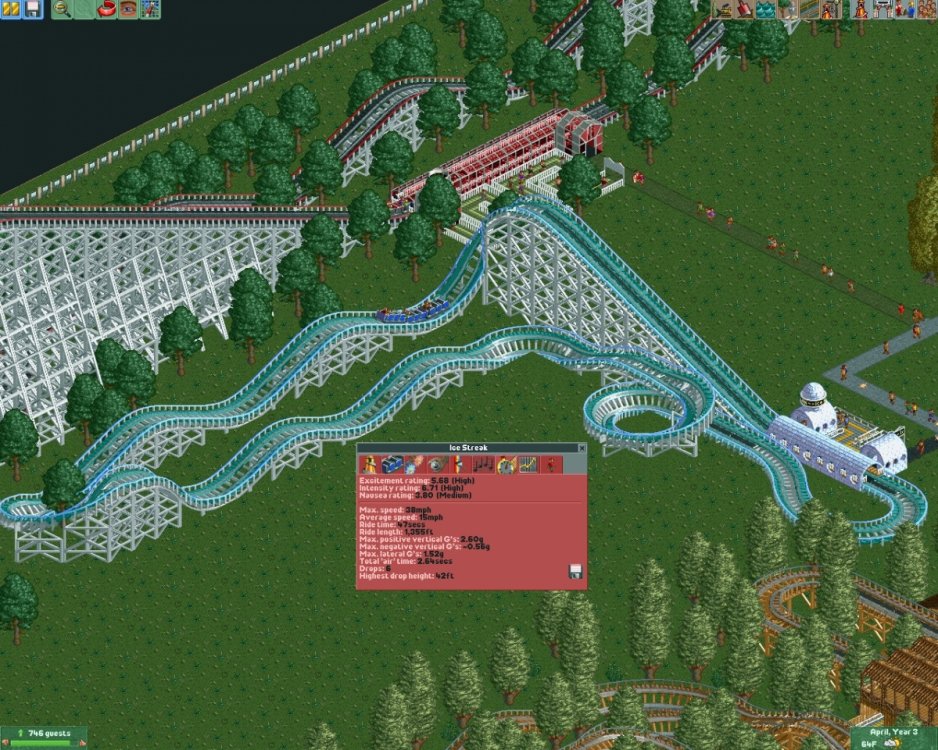This screenshot has height=750, width=938.
Task: Open the tree scenery placement tool
Action: point(787,9)
